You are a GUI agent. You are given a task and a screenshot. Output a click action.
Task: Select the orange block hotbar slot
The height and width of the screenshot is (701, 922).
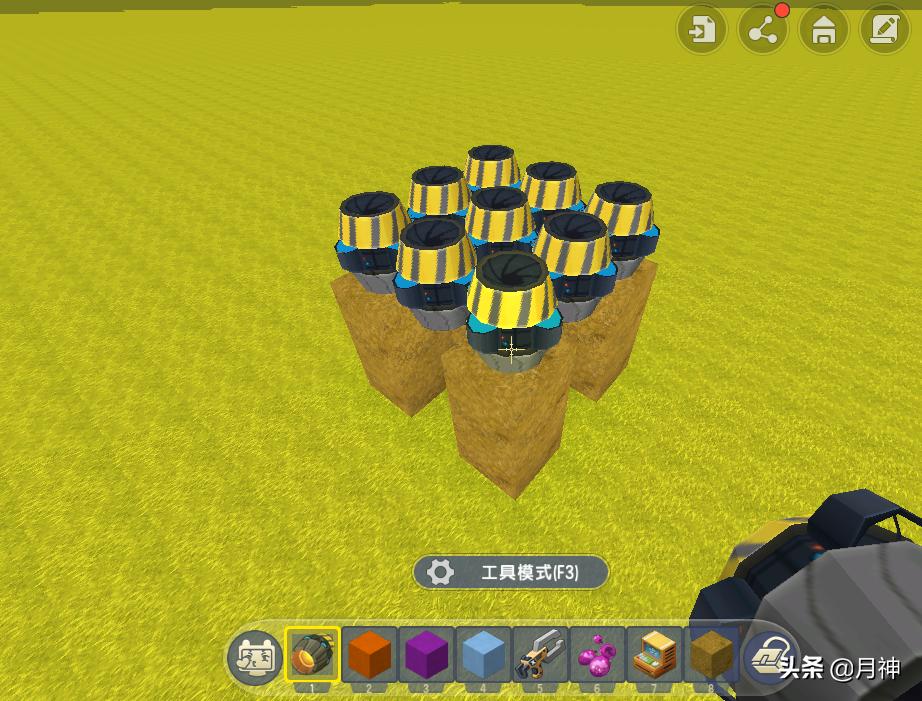pyautogui.click(x=369, y=655)
